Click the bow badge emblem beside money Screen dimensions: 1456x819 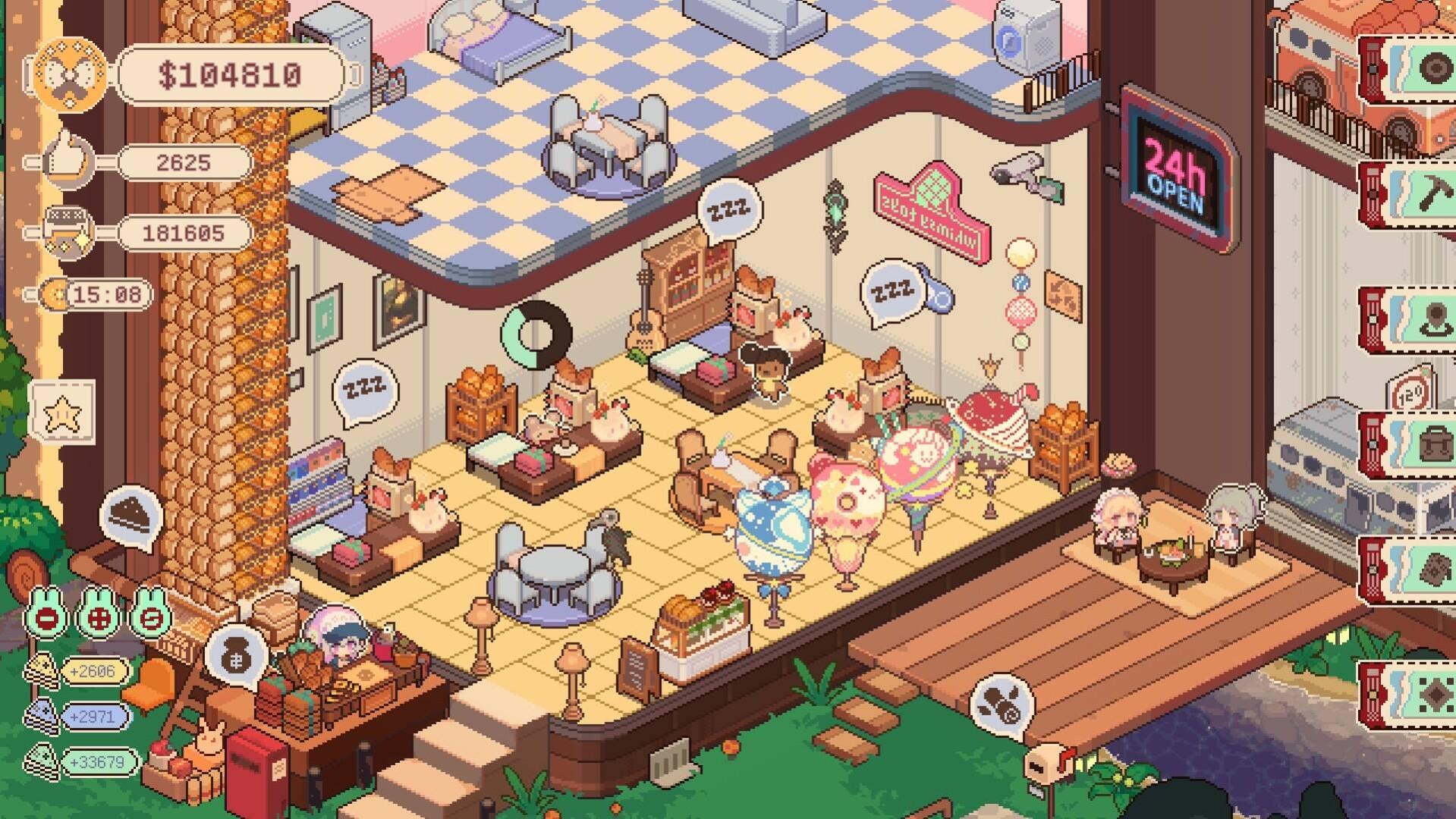point(68,74)
